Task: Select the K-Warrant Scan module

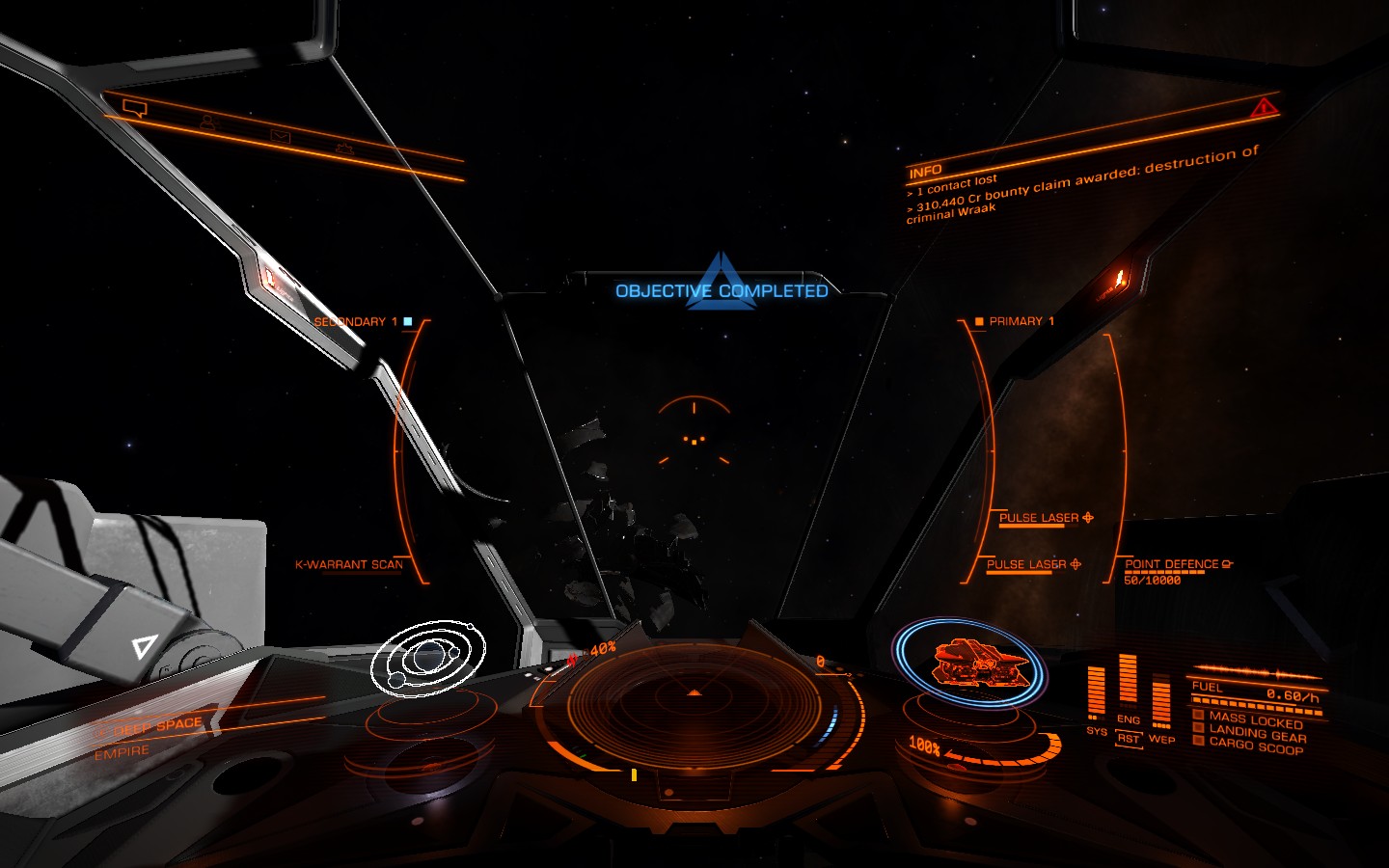Action: click(x=349, y=564)
